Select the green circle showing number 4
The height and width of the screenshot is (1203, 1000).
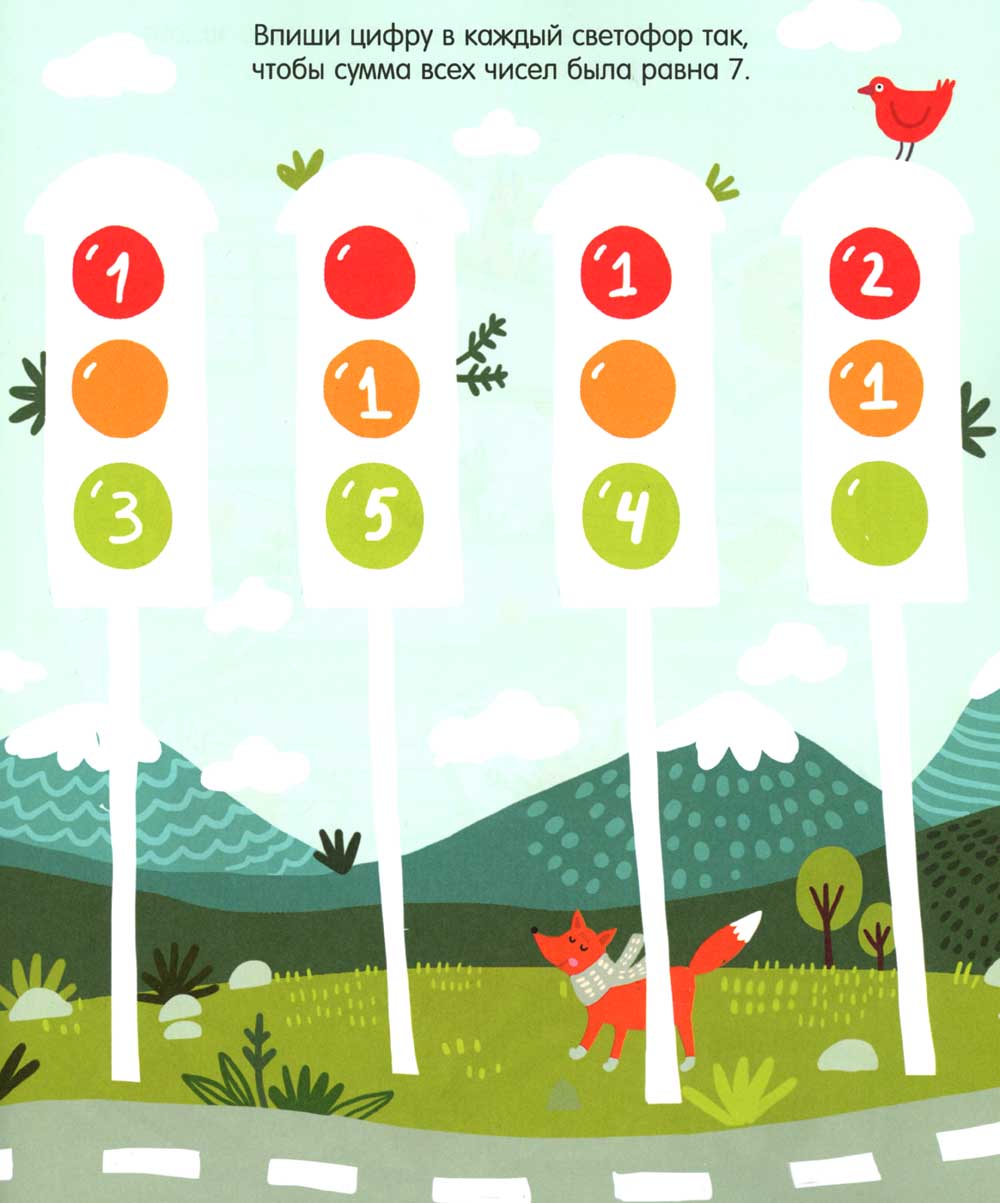(627, 516)
